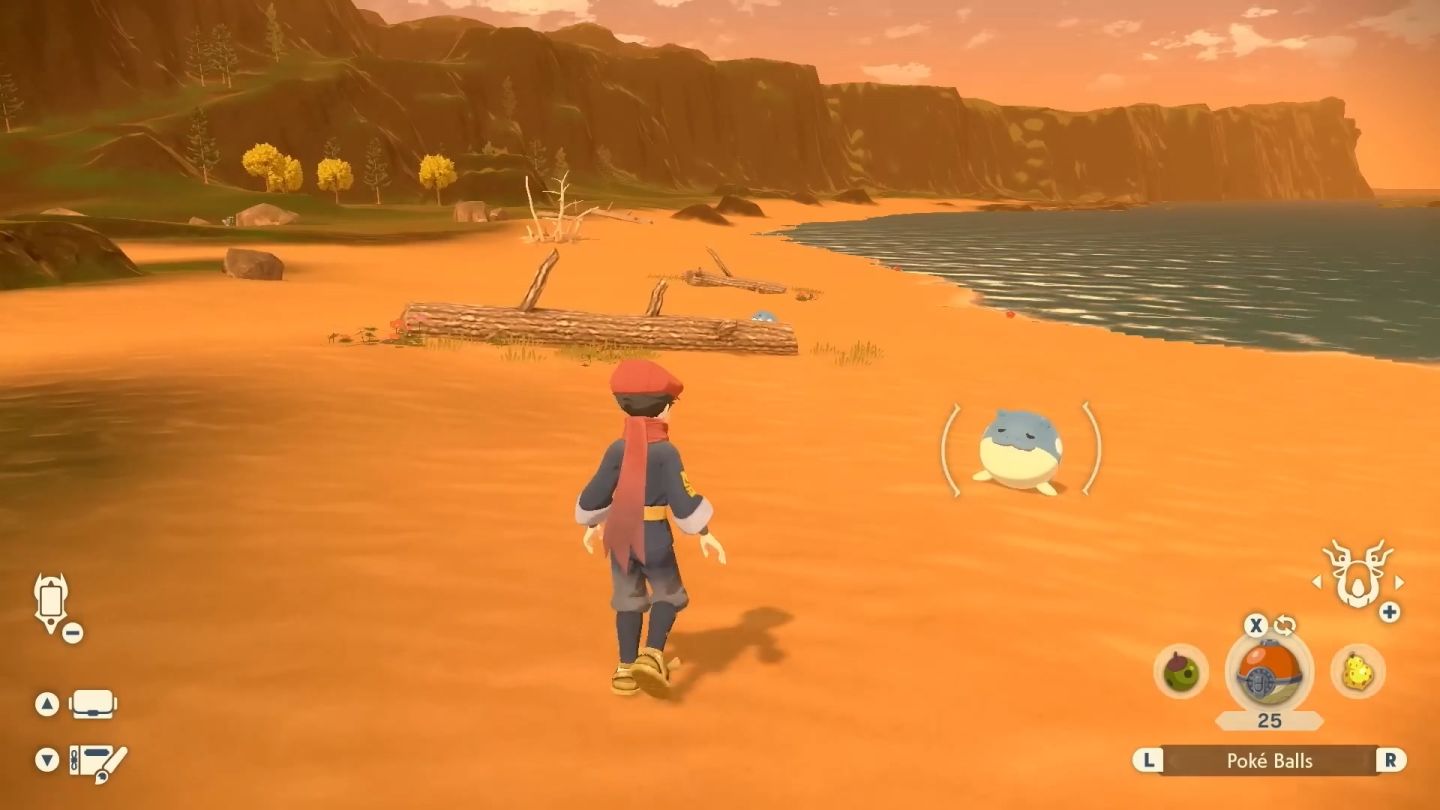
Task: Open the Arc Phone map icon
Action: pyautogui.click(x=50, y=602)
